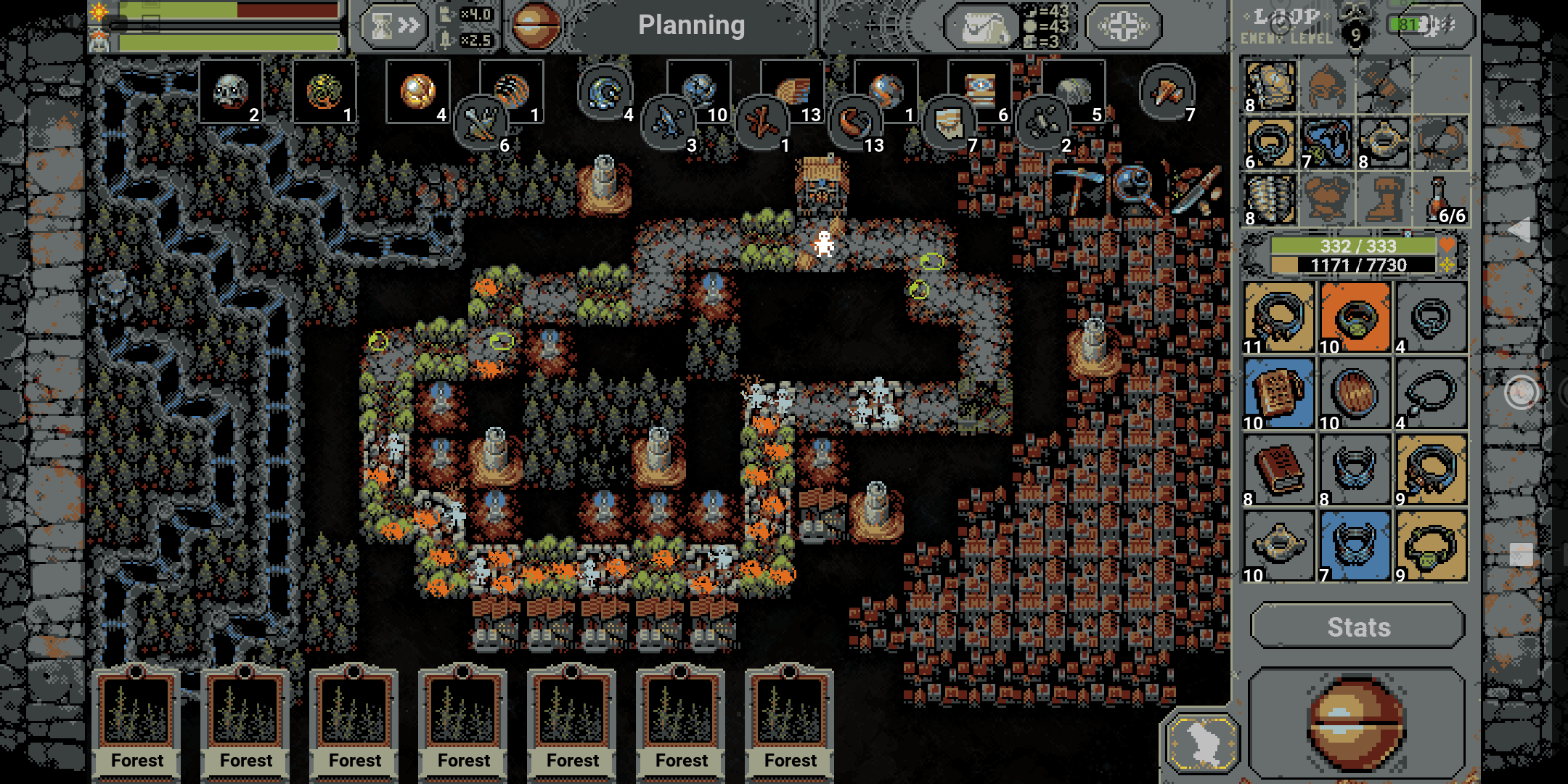1568x784 pixels.
Task: Select the level 10 wooden shield
Action: [1355, 393]
